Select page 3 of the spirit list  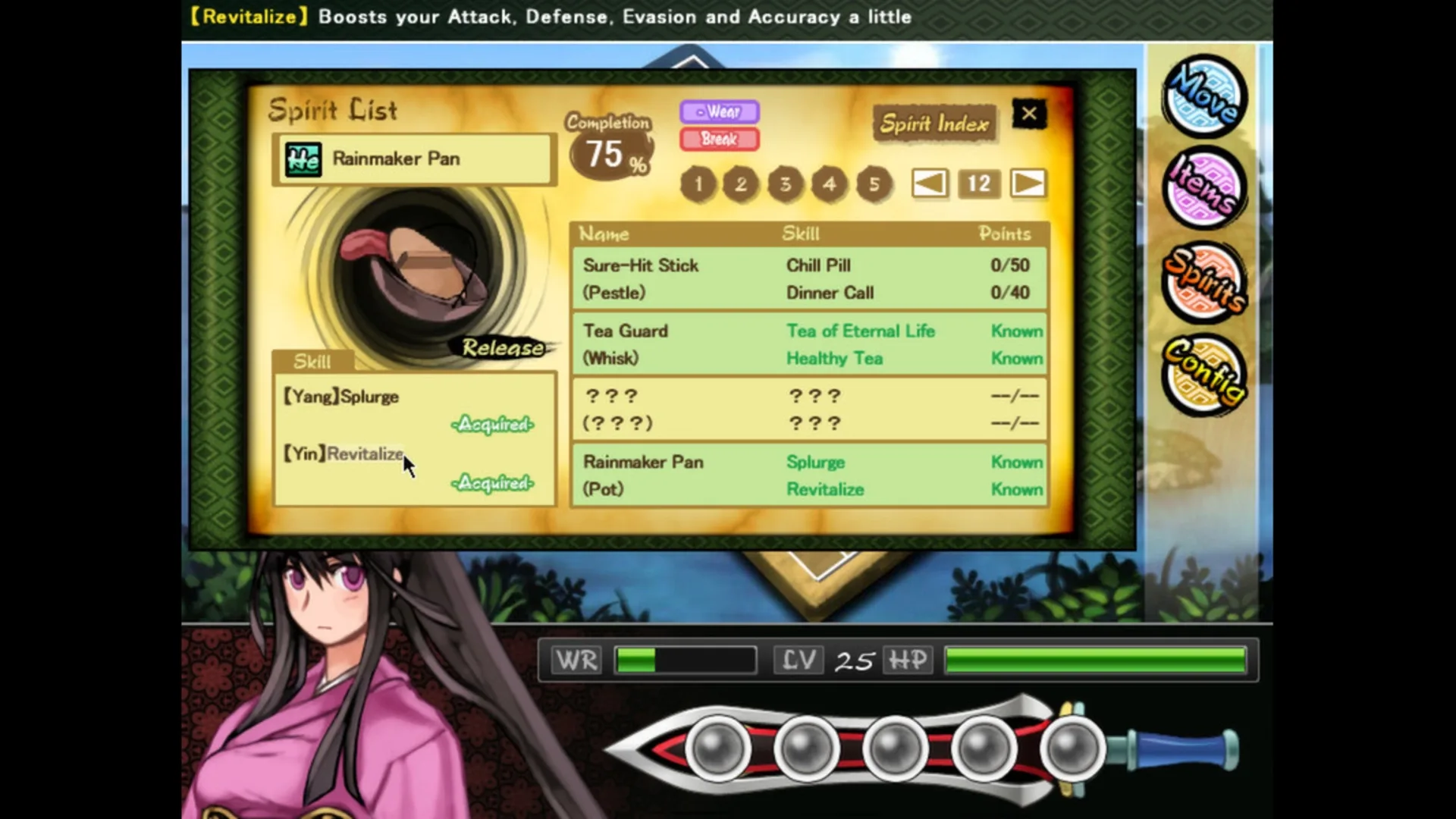tap(785, 184)
